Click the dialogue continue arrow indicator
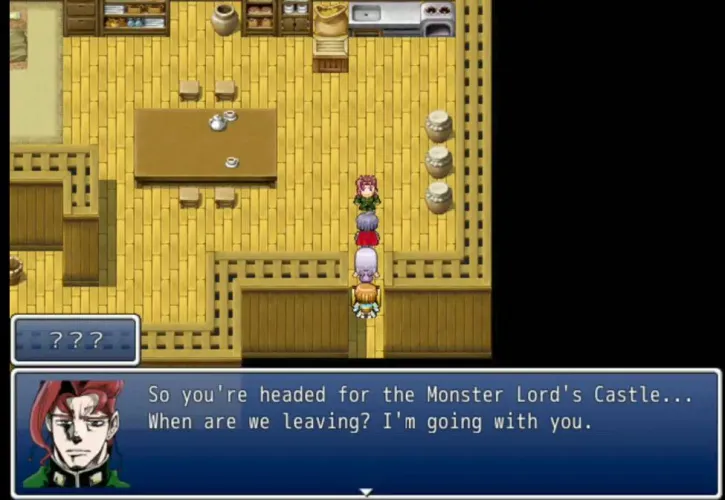 click(366, 492)
